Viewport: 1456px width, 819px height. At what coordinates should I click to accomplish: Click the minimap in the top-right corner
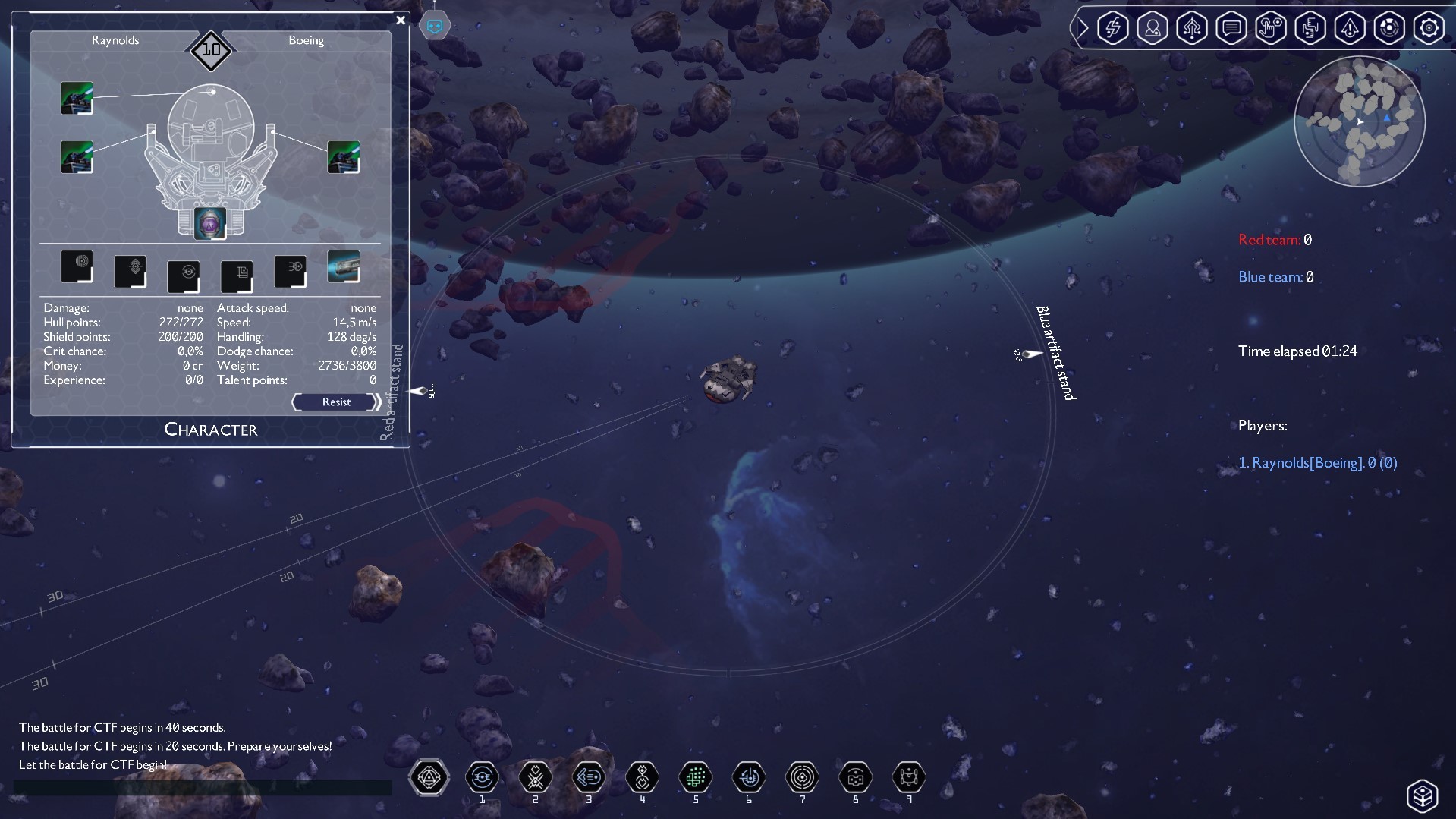click(x=1359, y=121)
